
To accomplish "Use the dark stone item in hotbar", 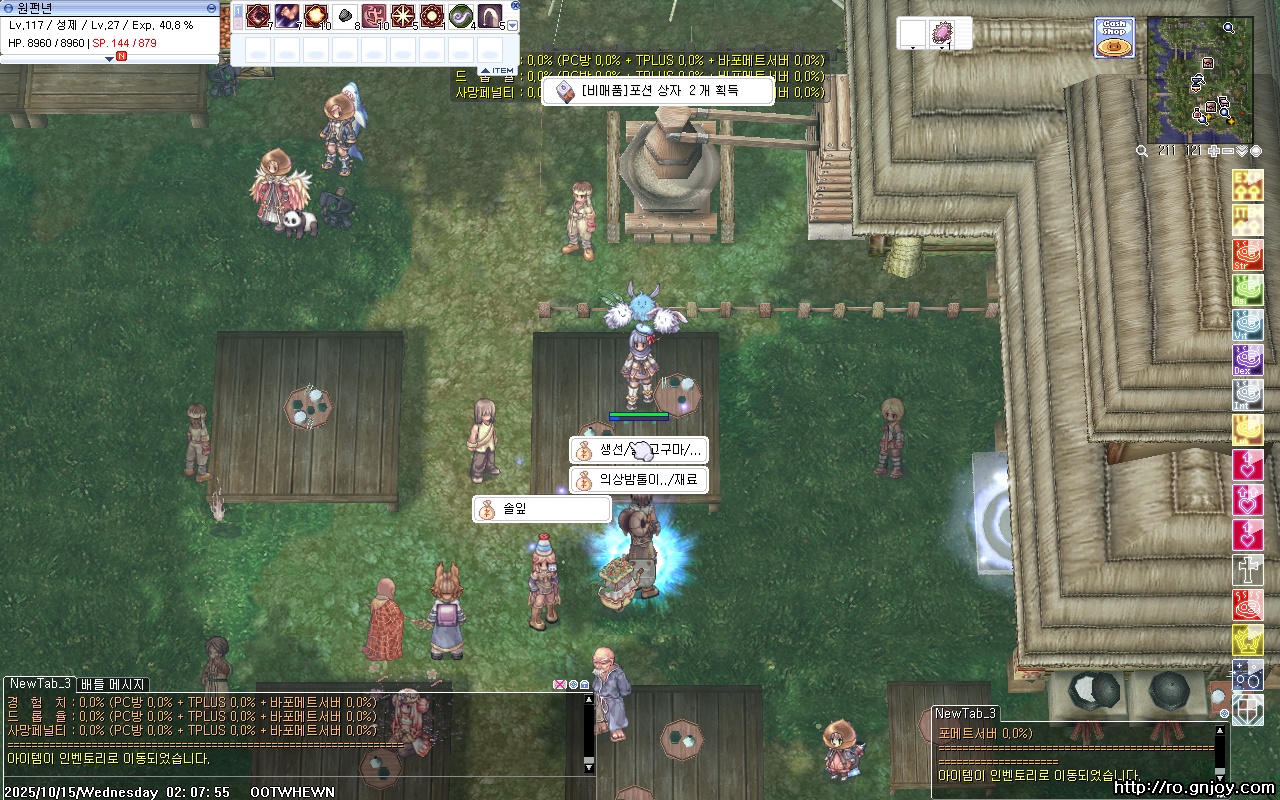I will (345, 16).
